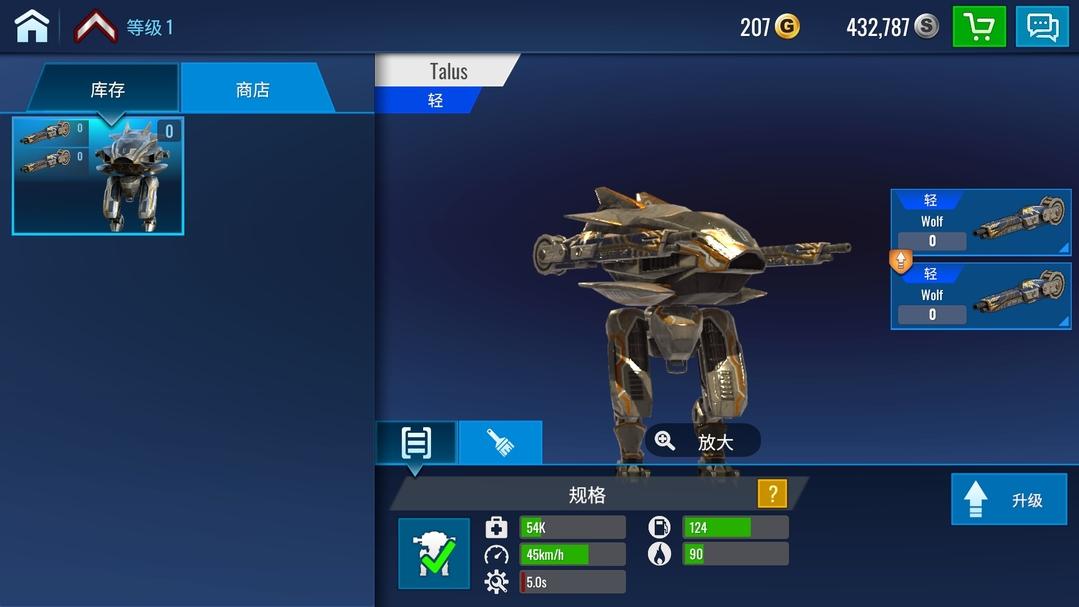
Task: Select the Talus robot thumbnail
Action: click(x=98, y=176)
